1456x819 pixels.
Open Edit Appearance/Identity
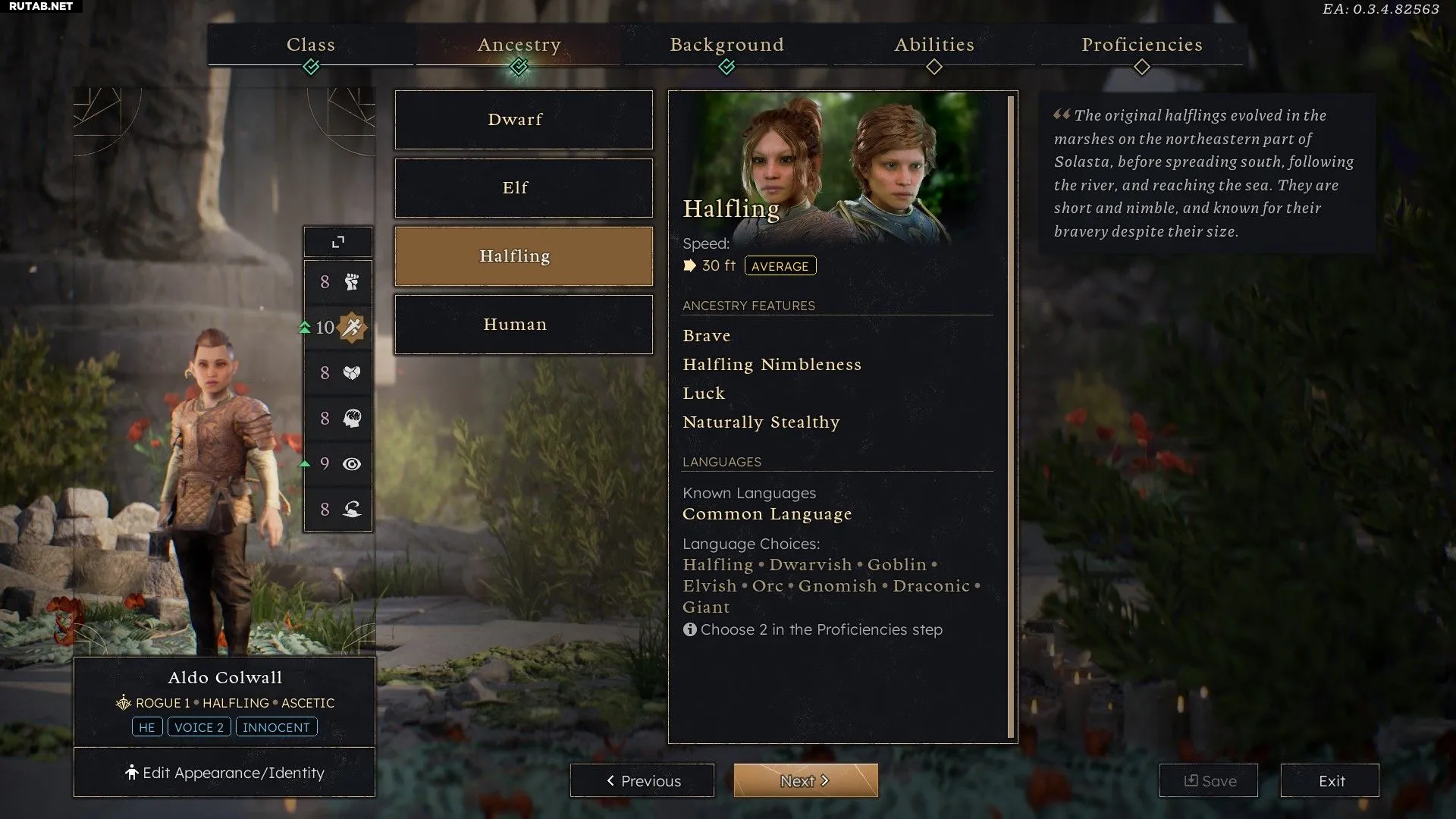224,773
